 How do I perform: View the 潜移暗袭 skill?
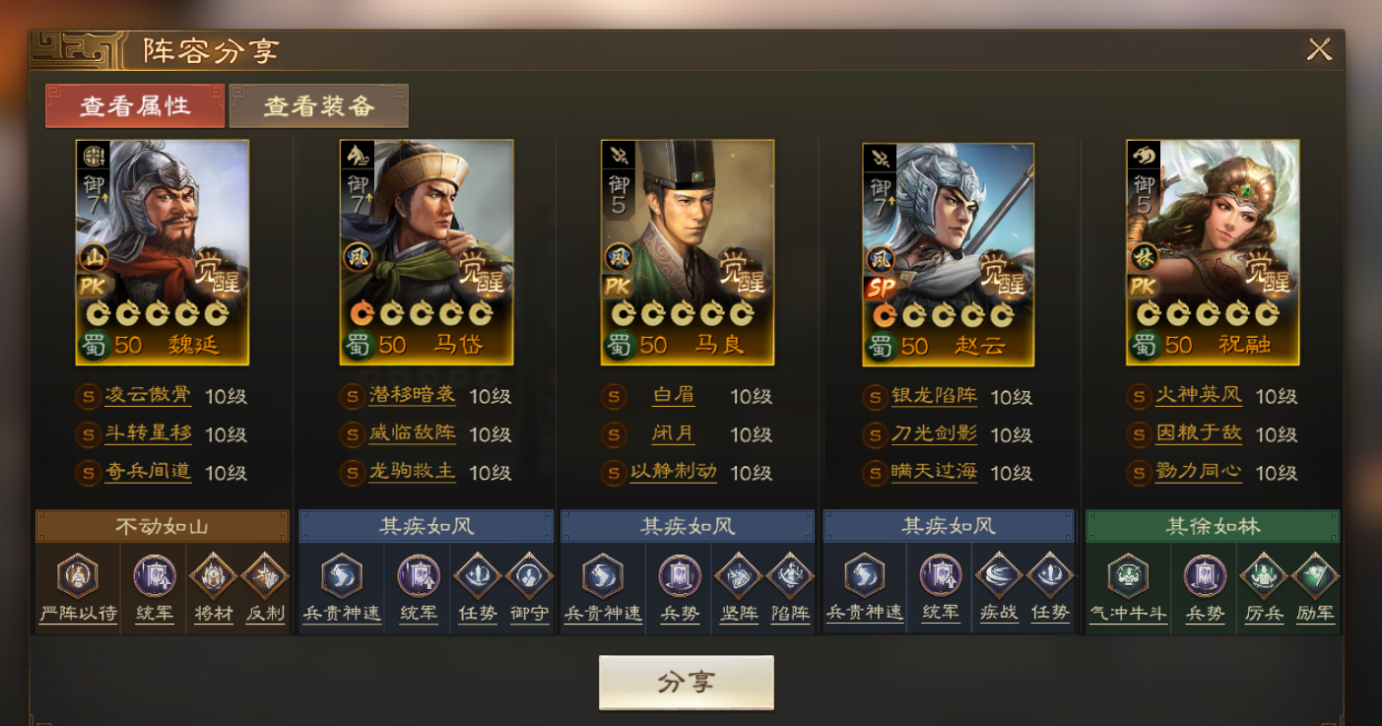pos(412,396)
